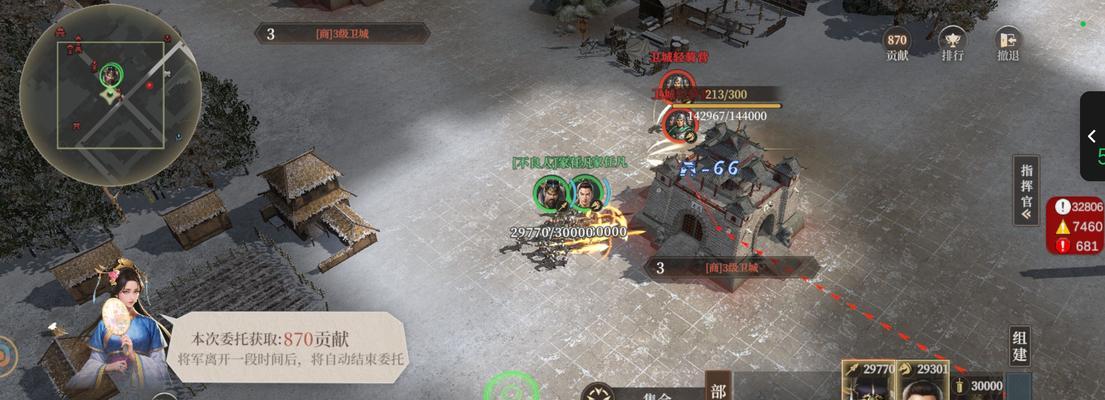
Task: Tap the 3级卫城 banner at top
Action: pyautogui.click(x=342, y=34)
